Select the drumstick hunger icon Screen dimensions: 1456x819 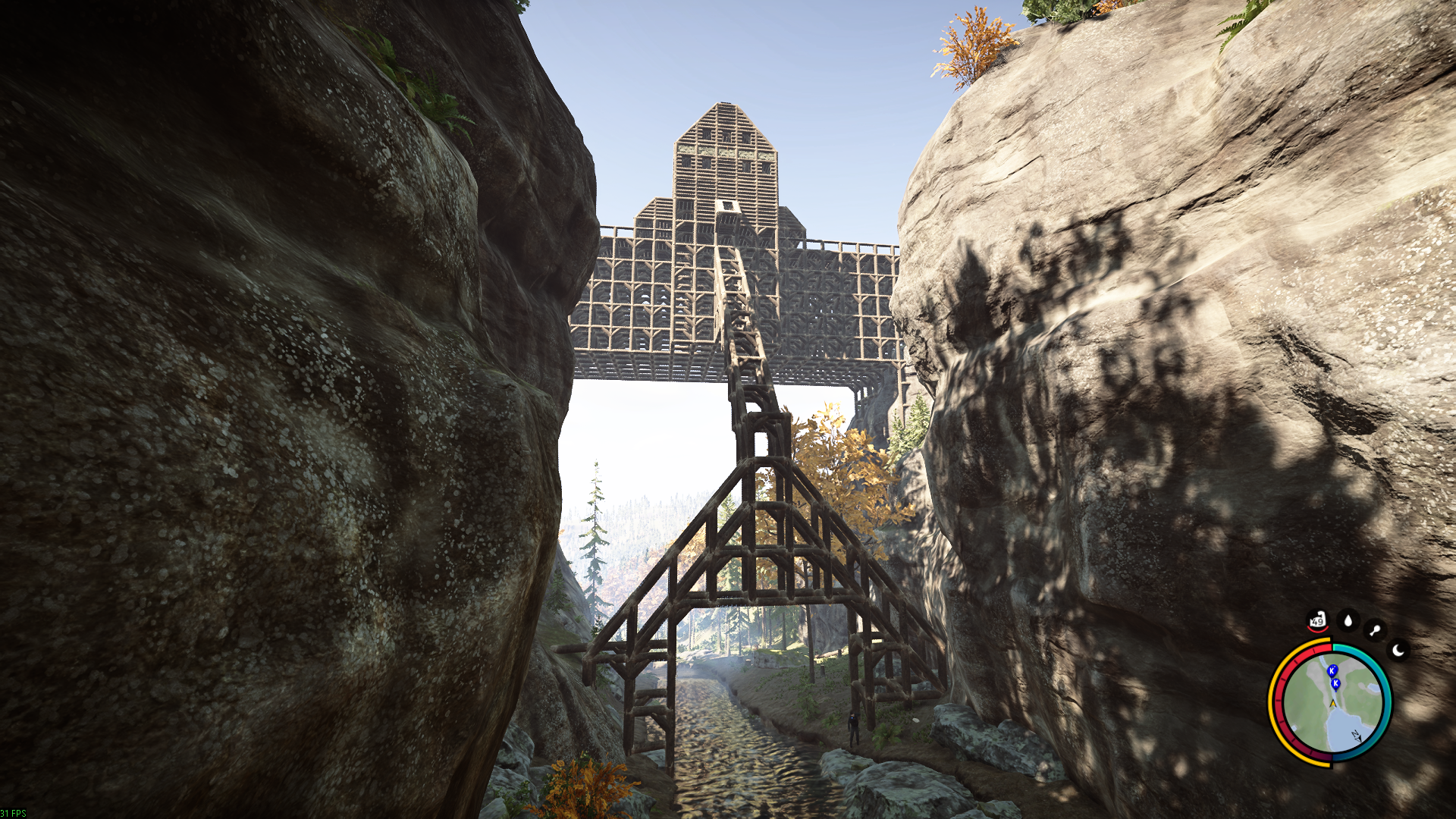click(1374, 630)
